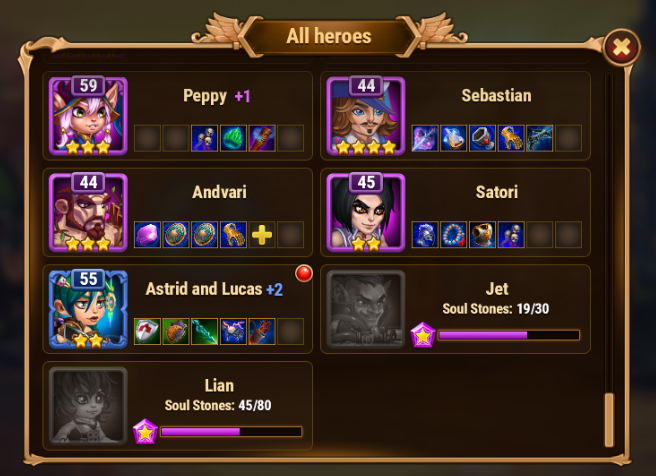Open Astrid and Lucas portrait
Screen dimensions: 656x476
(88, 309)
